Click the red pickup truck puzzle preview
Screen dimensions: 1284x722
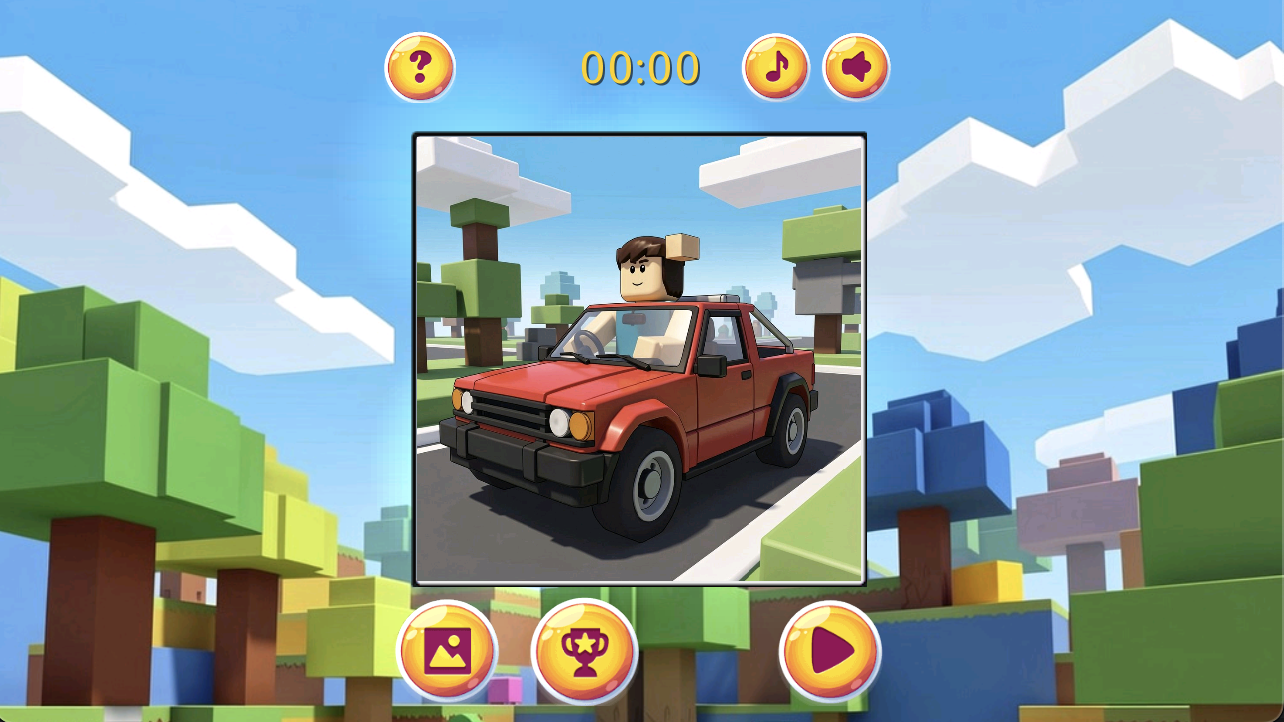tap(639, 359)
